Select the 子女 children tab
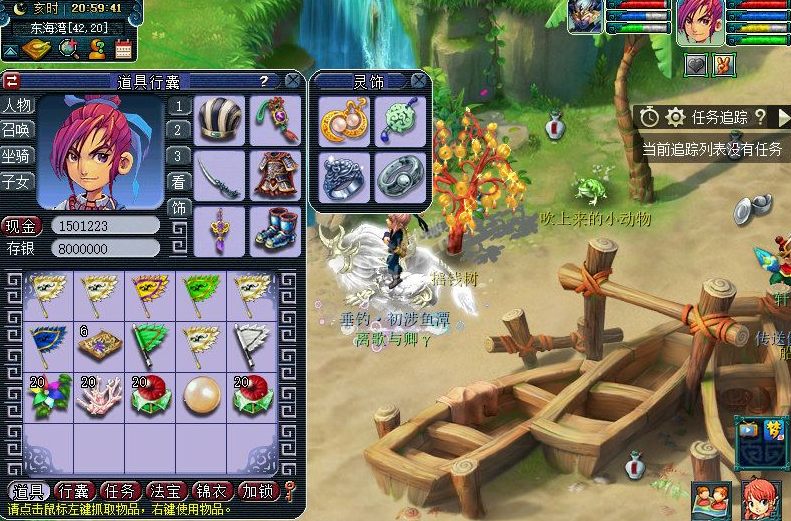This screenshot has height=521, width=791. point(17,182)
